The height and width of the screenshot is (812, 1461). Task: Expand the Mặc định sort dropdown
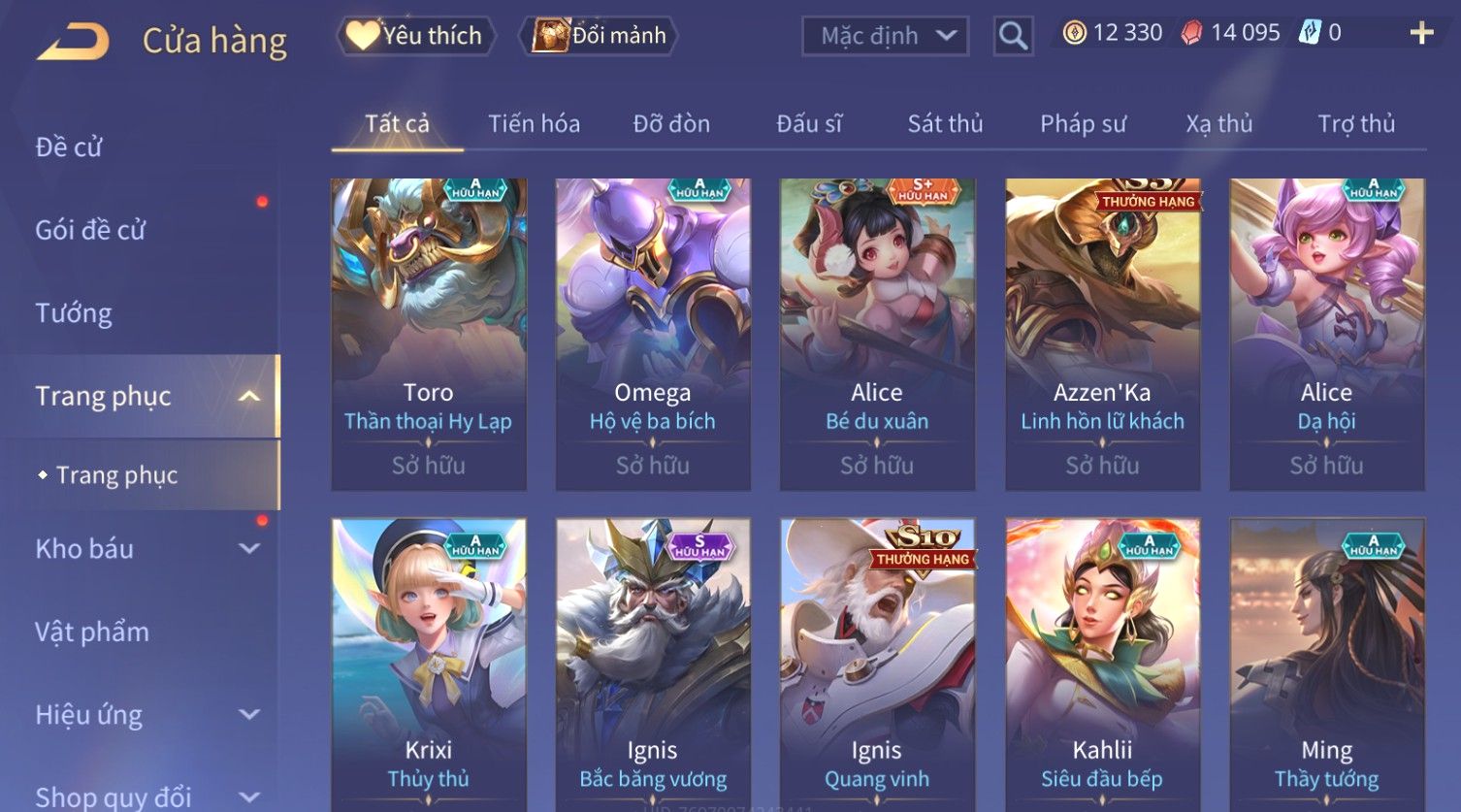coord(885,36)
